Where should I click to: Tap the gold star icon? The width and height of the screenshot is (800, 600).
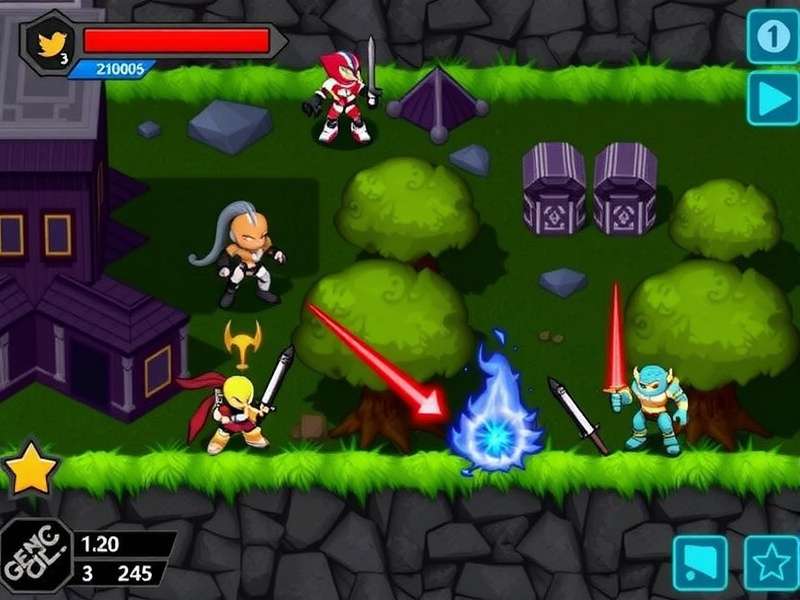click(x=30, y=470)
